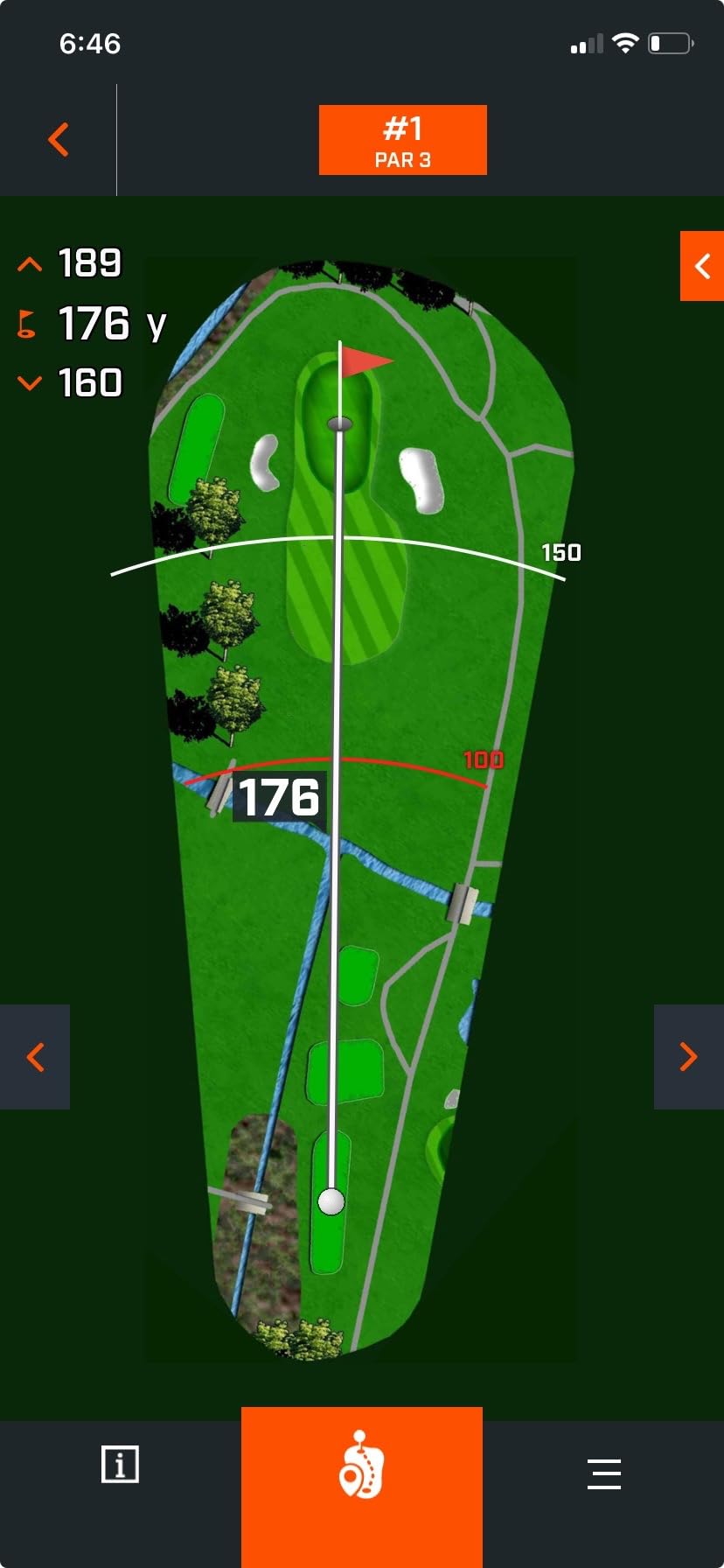Expand the orange side panel tab
This screenshot has height=1568, width=724.
pos(701,266)
